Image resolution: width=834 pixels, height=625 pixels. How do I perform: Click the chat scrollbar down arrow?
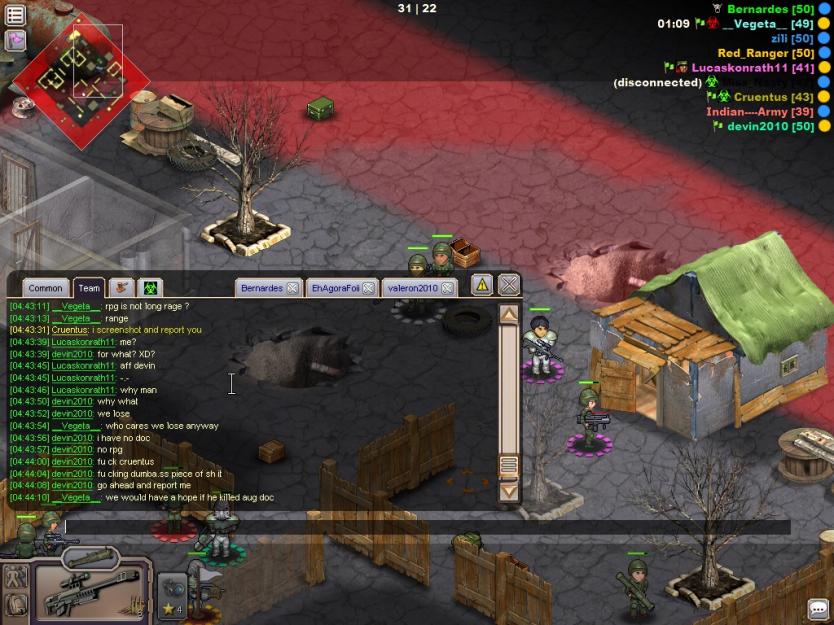click(508, 491)
